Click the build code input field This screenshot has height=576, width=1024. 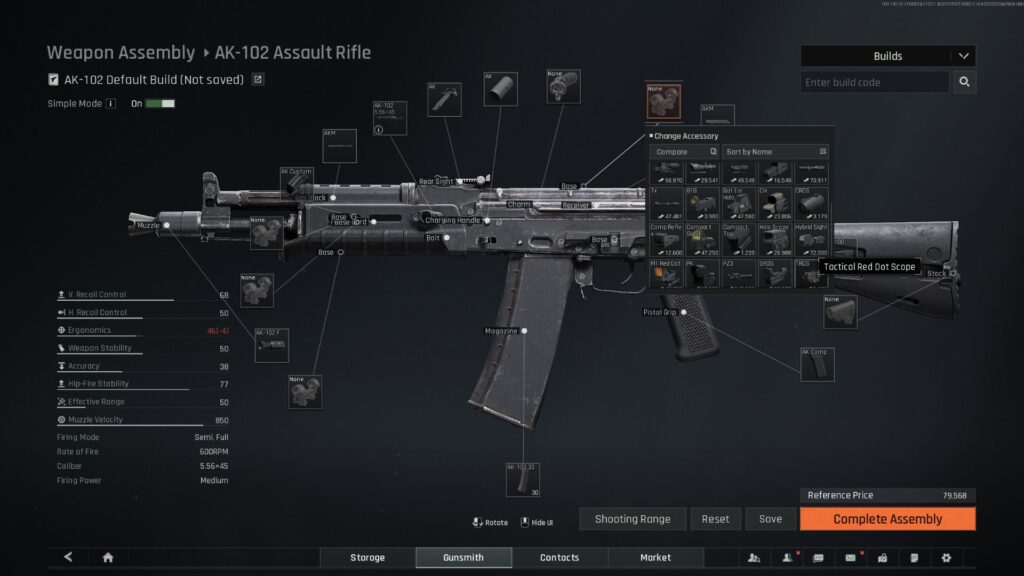point(875,82)
